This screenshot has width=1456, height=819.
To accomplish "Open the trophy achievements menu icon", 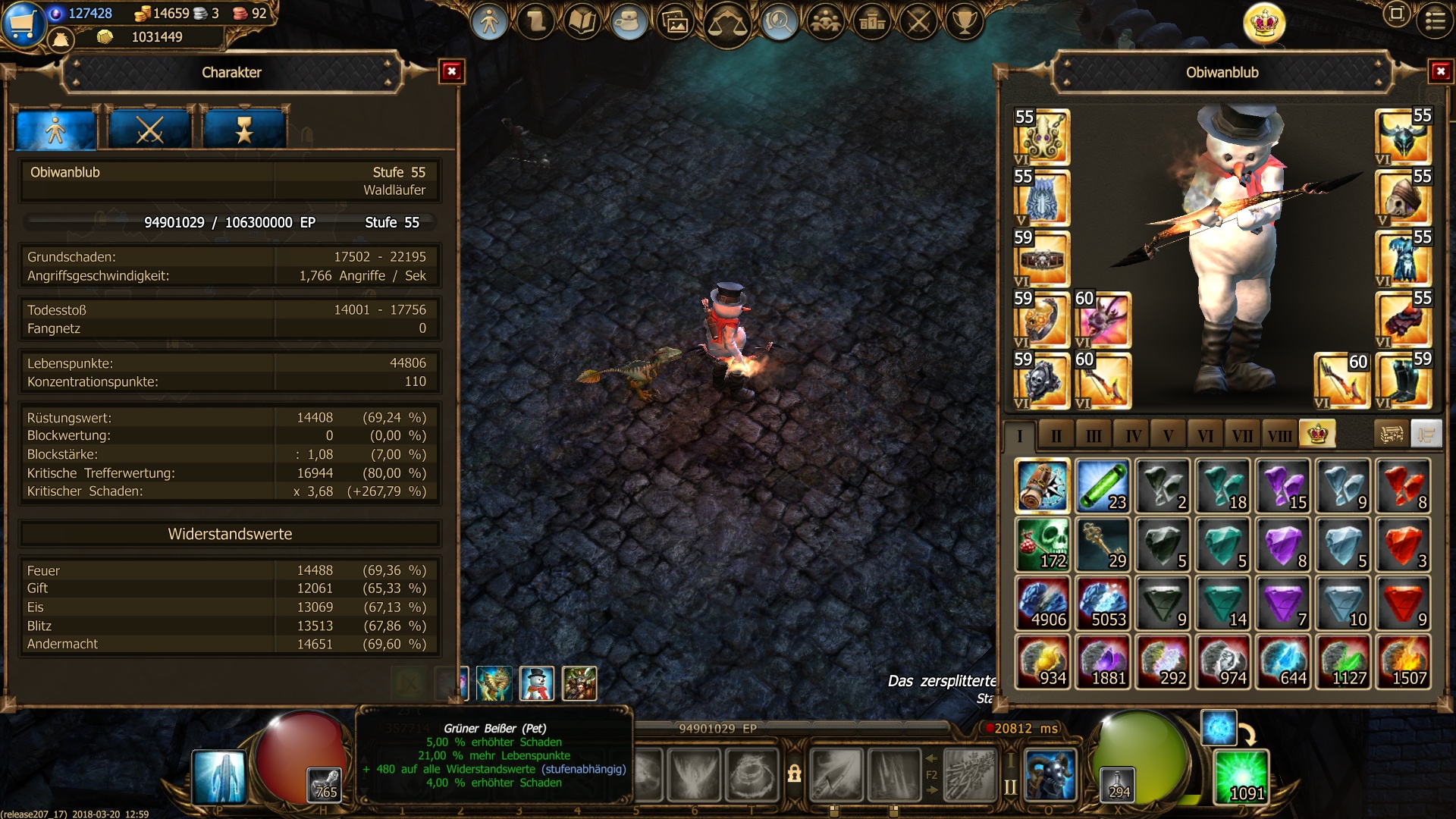I will tap(965, 22).
